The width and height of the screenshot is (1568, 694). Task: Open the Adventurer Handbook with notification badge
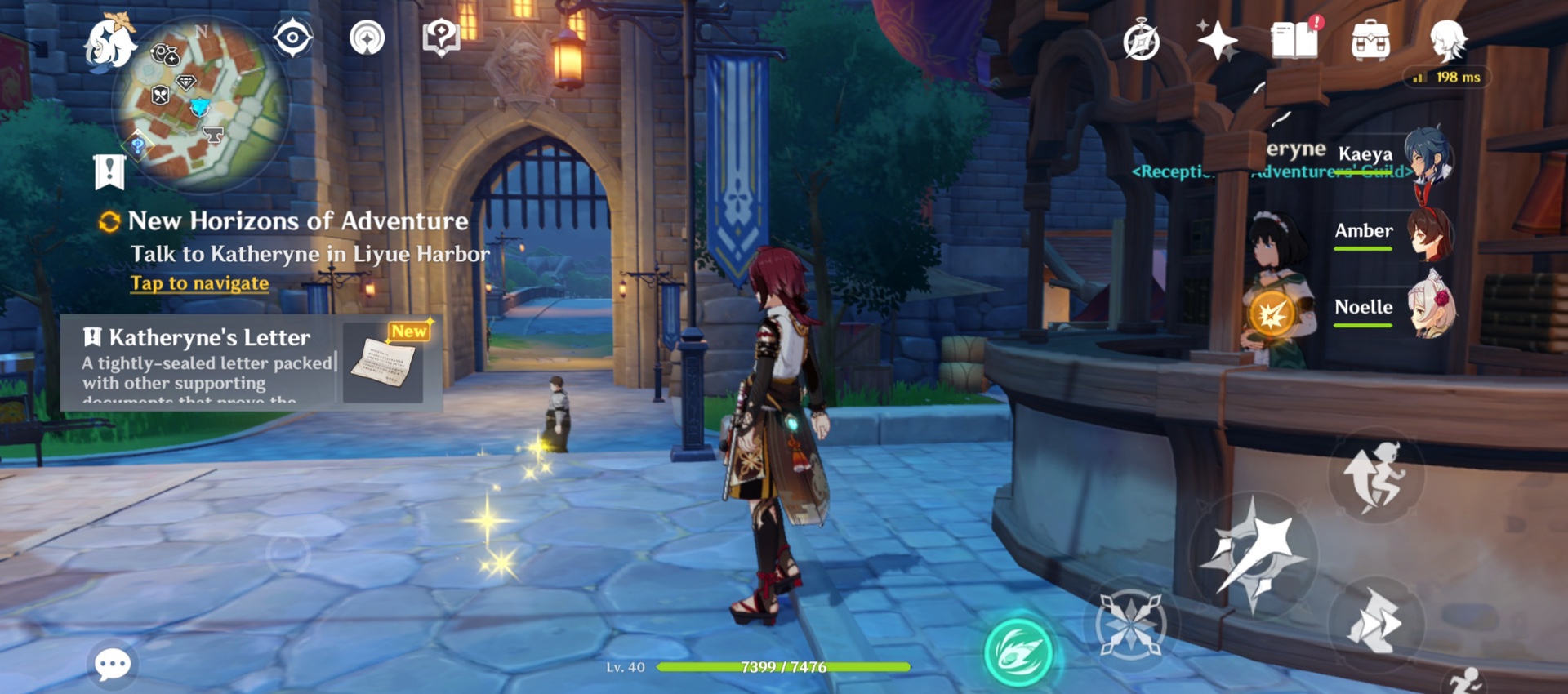point(1294,38)
